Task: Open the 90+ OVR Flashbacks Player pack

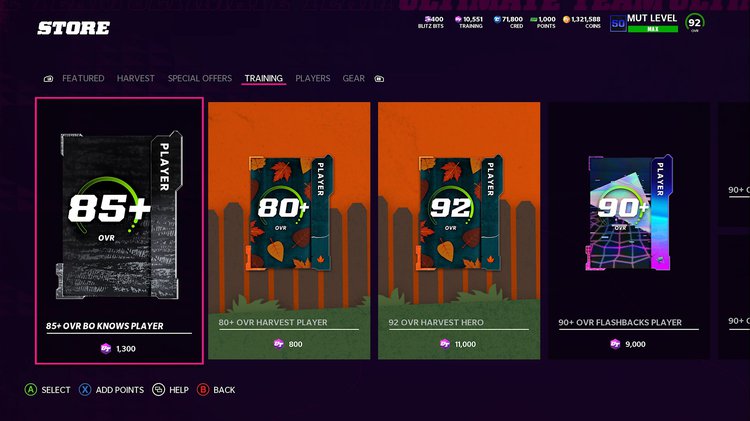Action: coord(629,230)
